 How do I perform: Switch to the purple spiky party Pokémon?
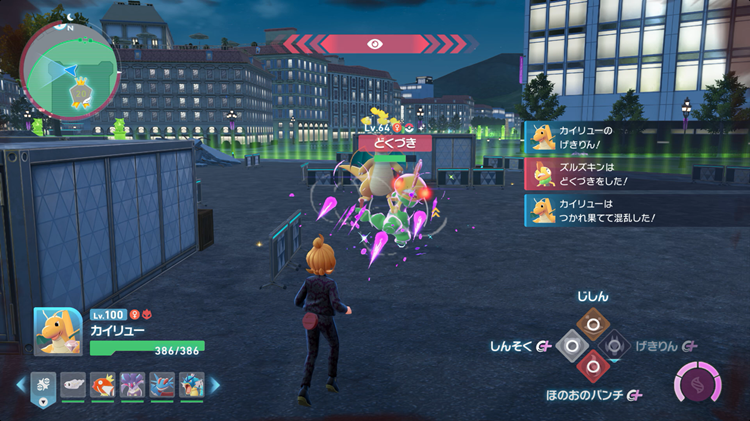131,384
